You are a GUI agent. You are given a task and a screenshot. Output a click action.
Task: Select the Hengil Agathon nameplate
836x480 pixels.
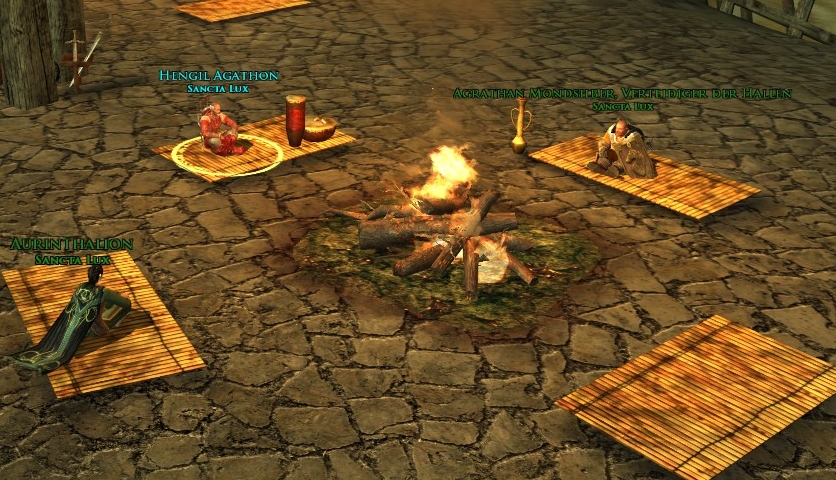tap(218, 76)
